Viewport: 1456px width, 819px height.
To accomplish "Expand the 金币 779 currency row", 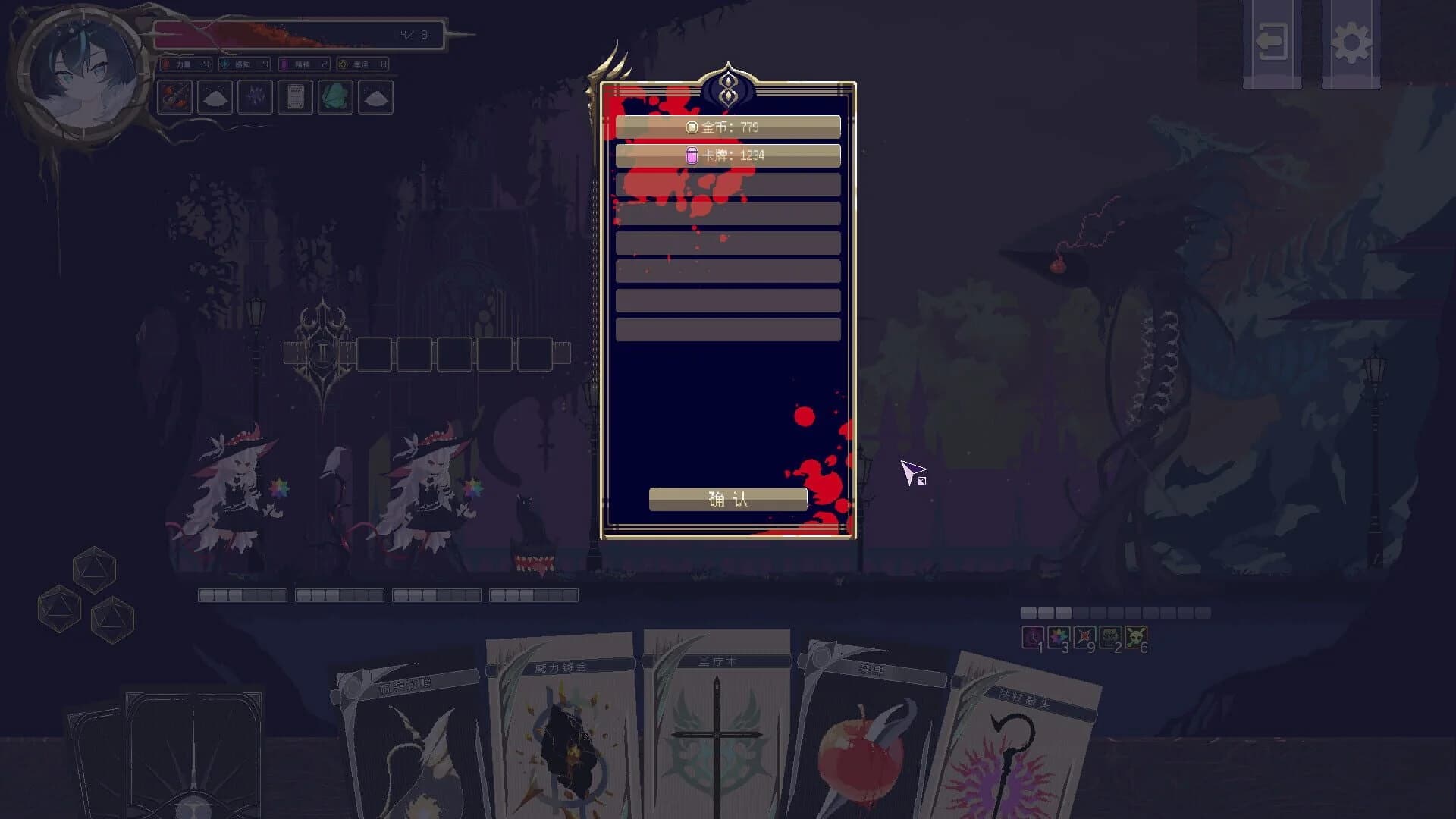I will (727, 127).
